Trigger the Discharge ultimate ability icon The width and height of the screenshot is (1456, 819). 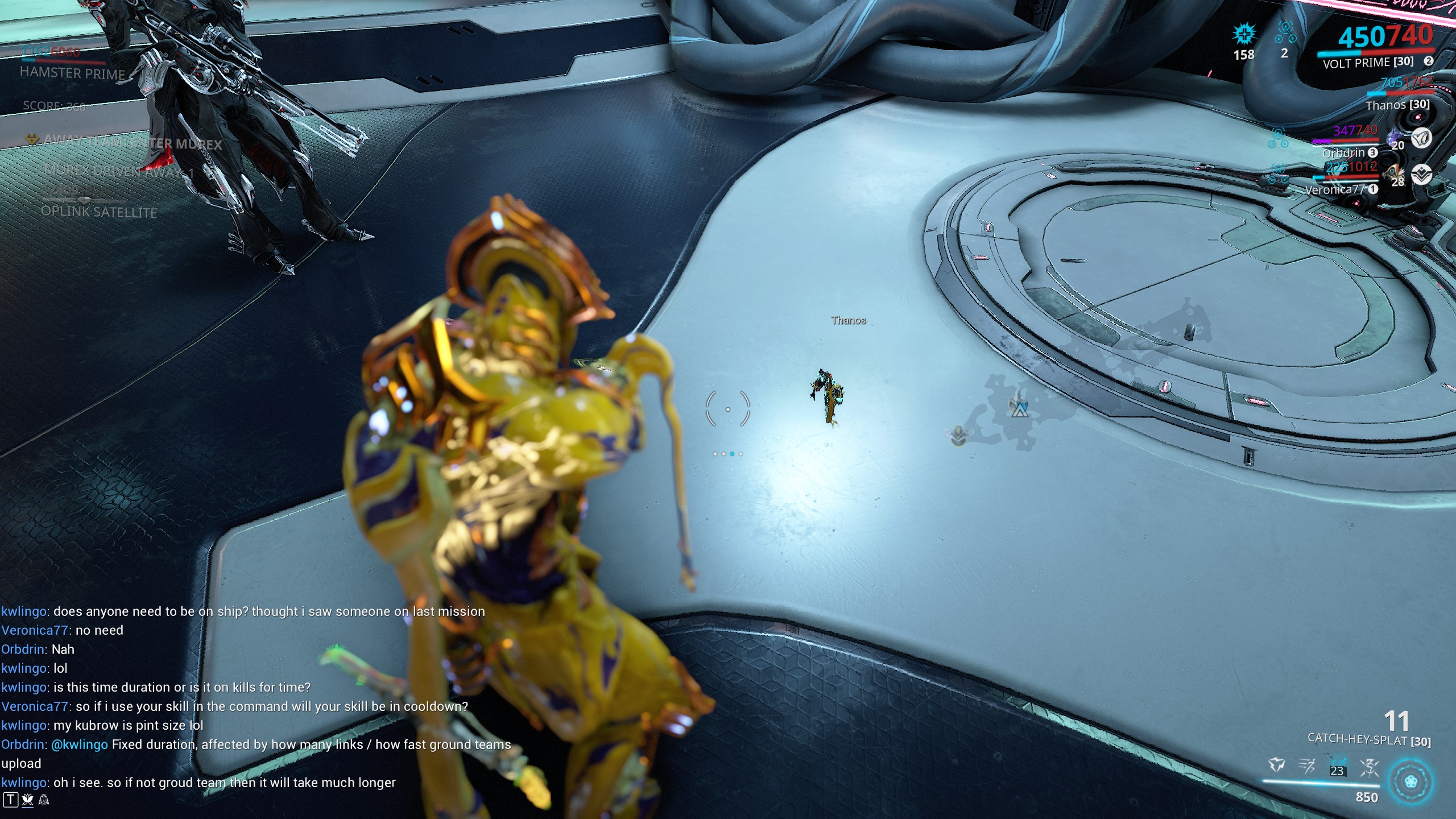point(1370,768)
